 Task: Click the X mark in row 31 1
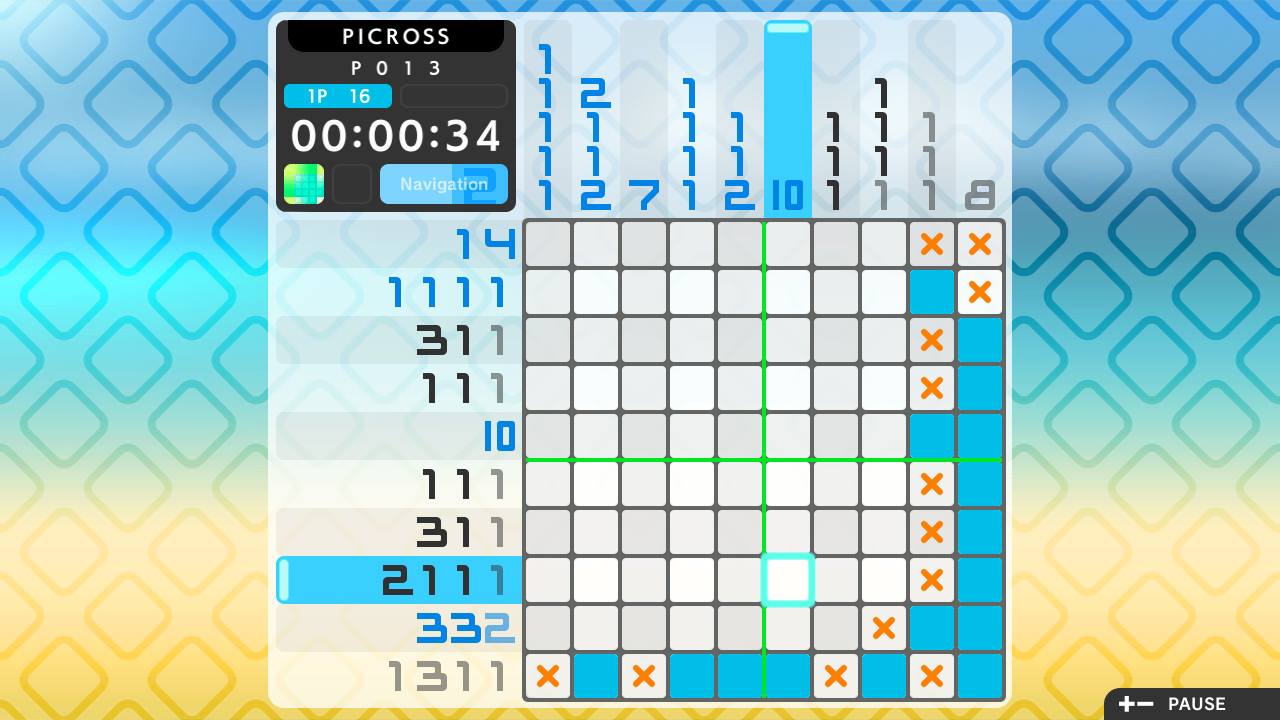[932, 340]
